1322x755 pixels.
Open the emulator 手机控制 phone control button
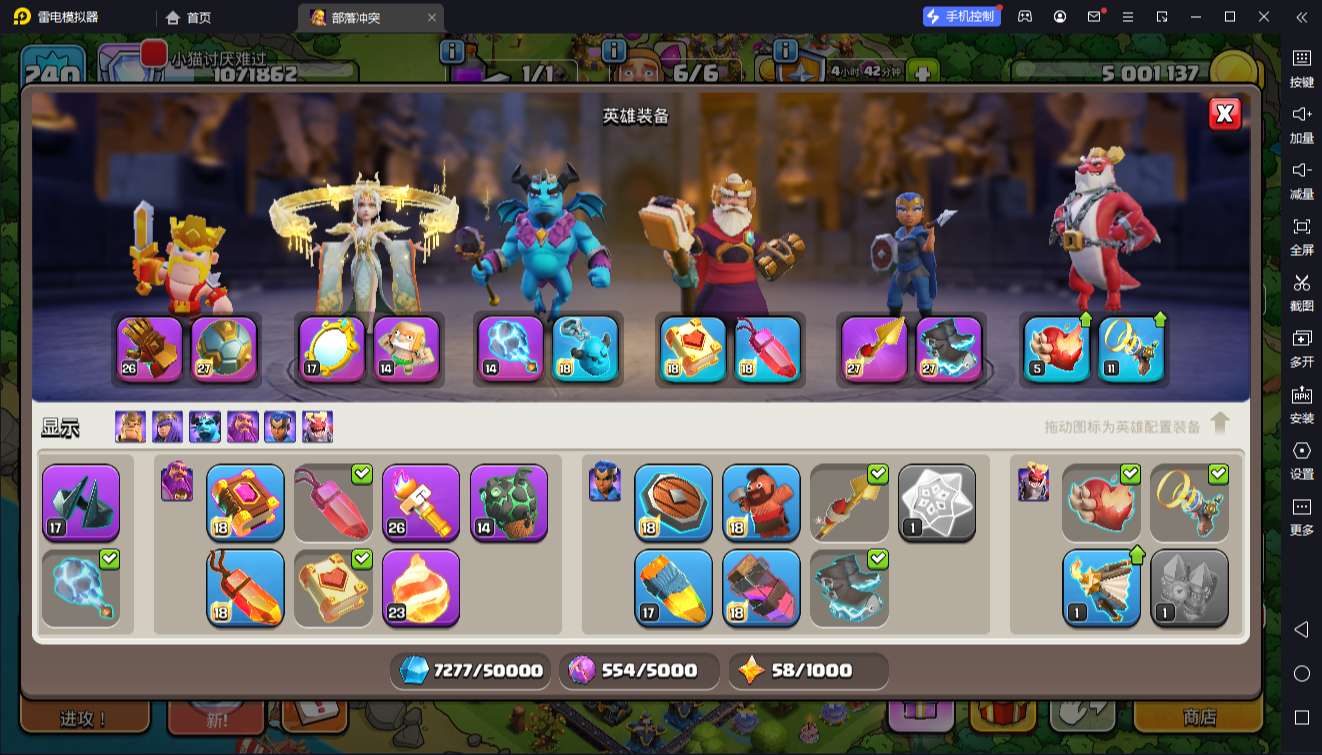(x=961, y=16)
